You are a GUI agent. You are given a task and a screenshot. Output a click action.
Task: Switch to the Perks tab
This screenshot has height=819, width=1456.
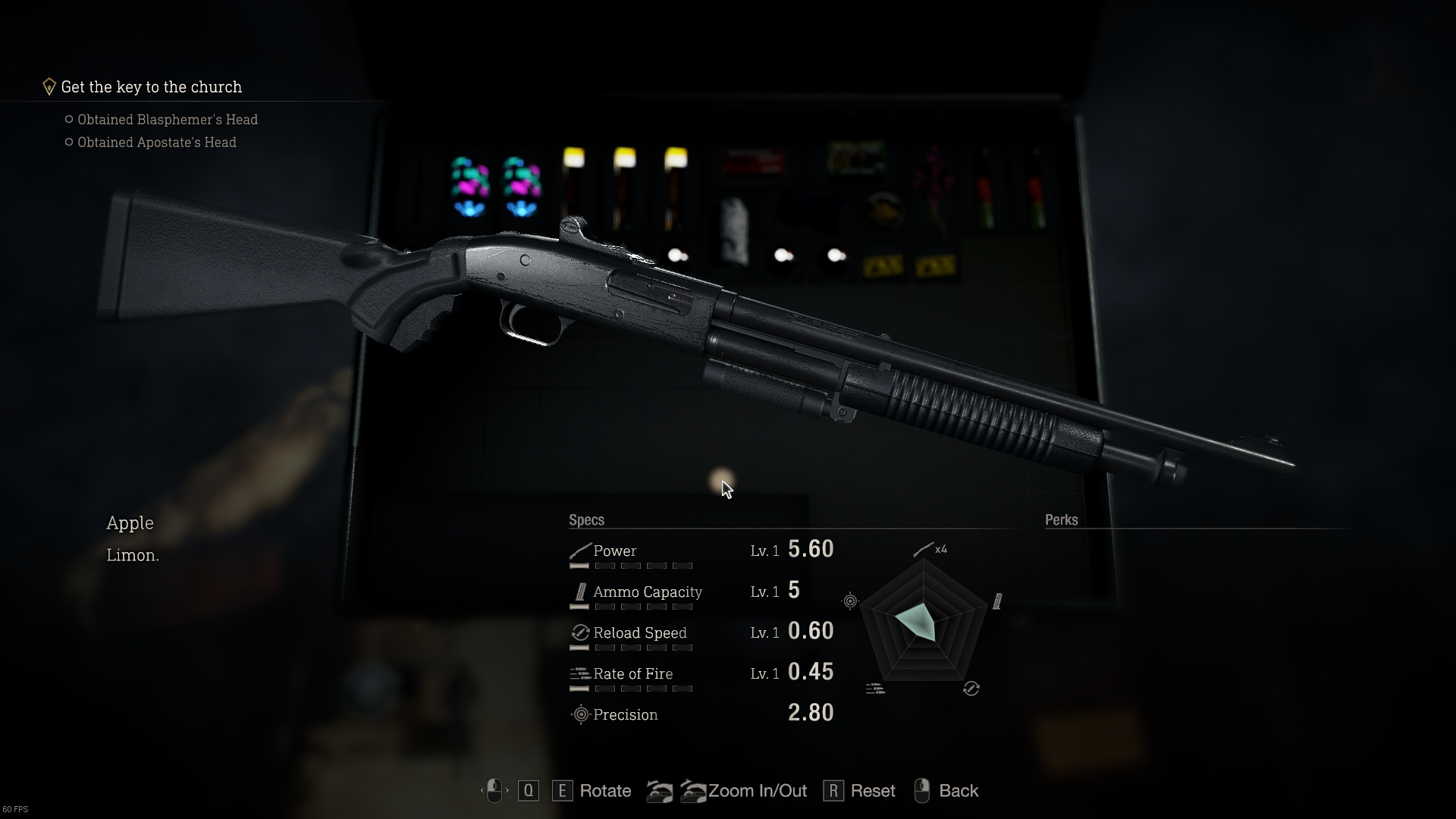click(1061, 519)
